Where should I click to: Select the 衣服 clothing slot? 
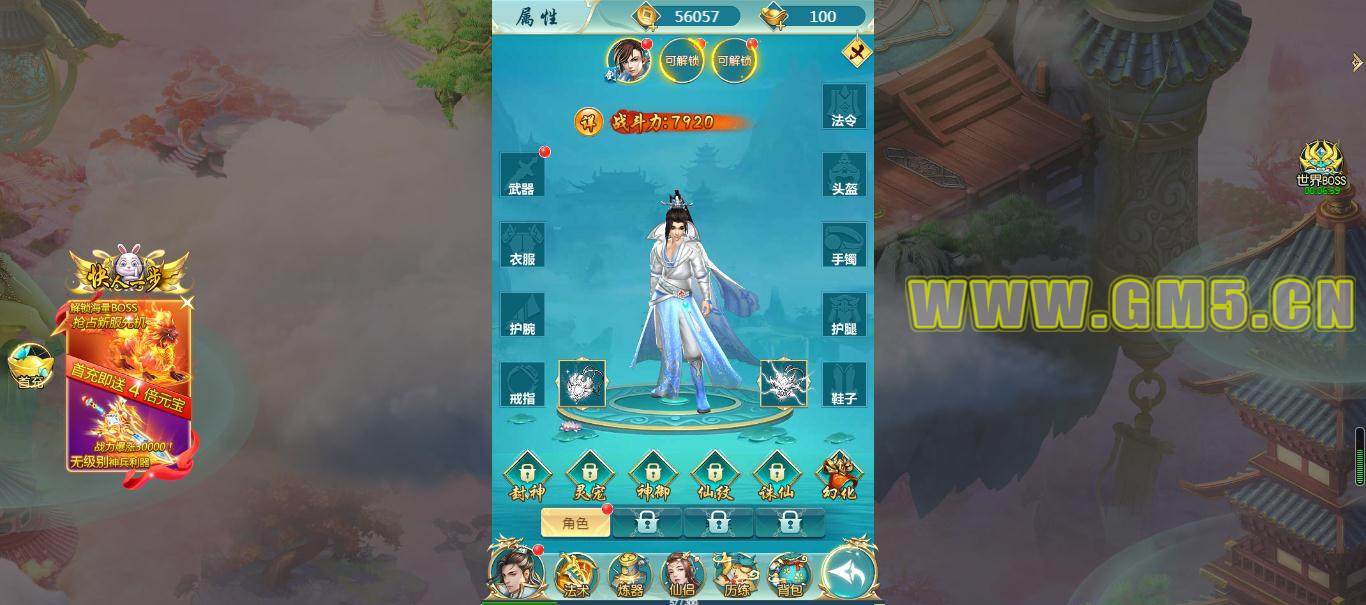522,245
